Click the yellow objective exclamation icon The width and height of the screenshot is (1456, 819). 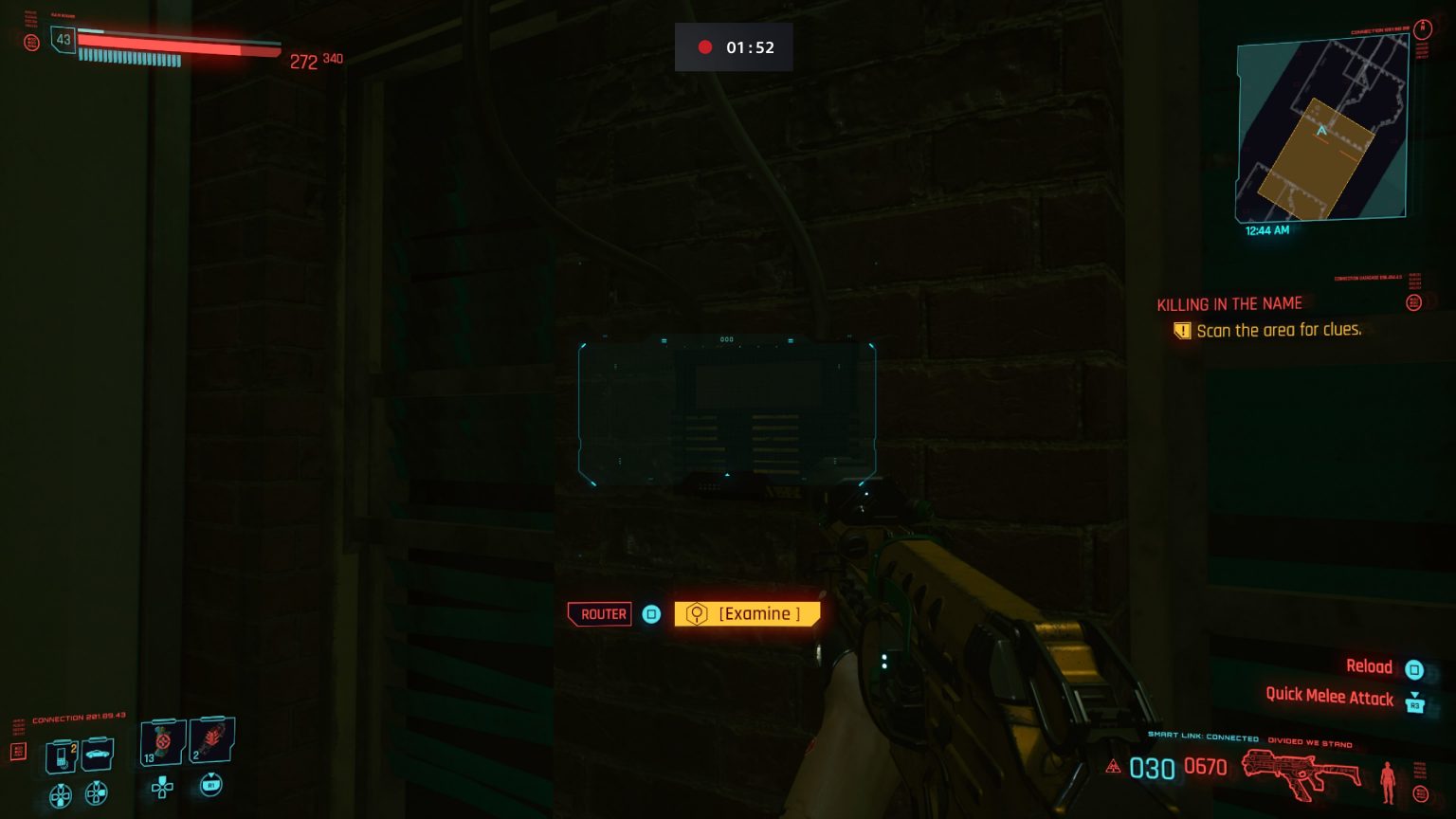tap(1182, 330)
